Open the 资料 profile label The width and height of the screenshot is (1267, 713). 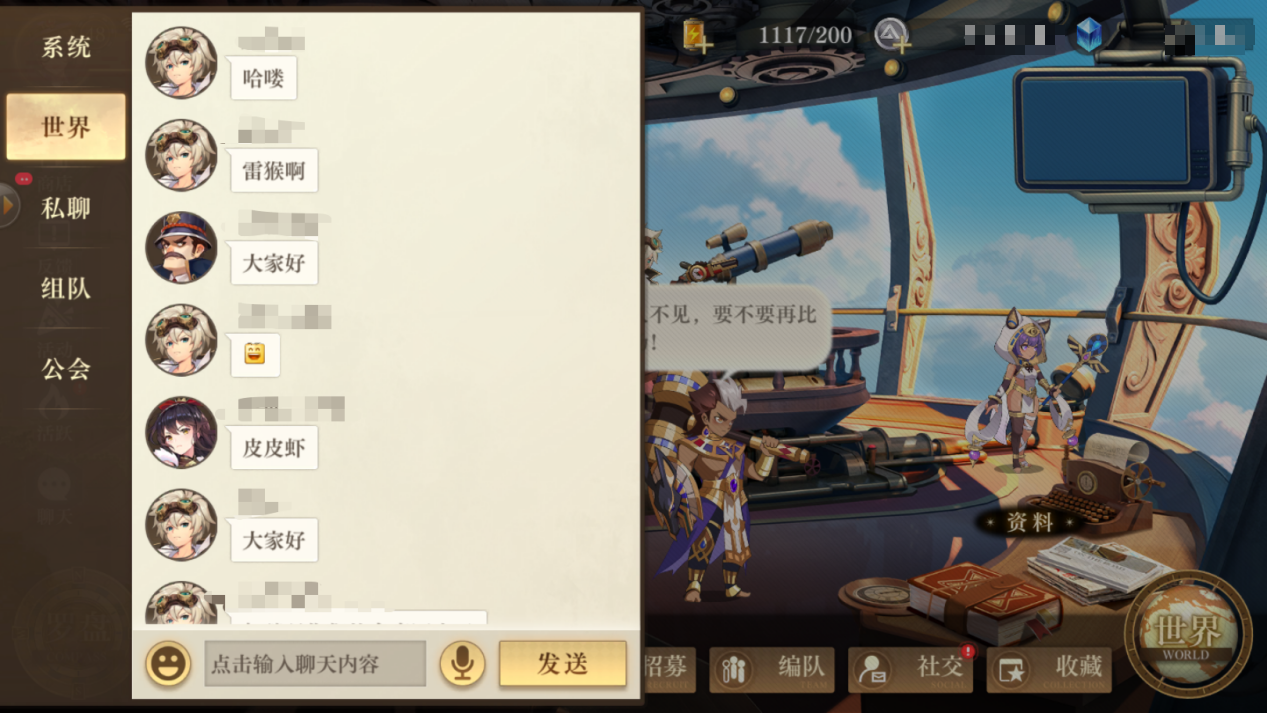[x=1030, y=522]
